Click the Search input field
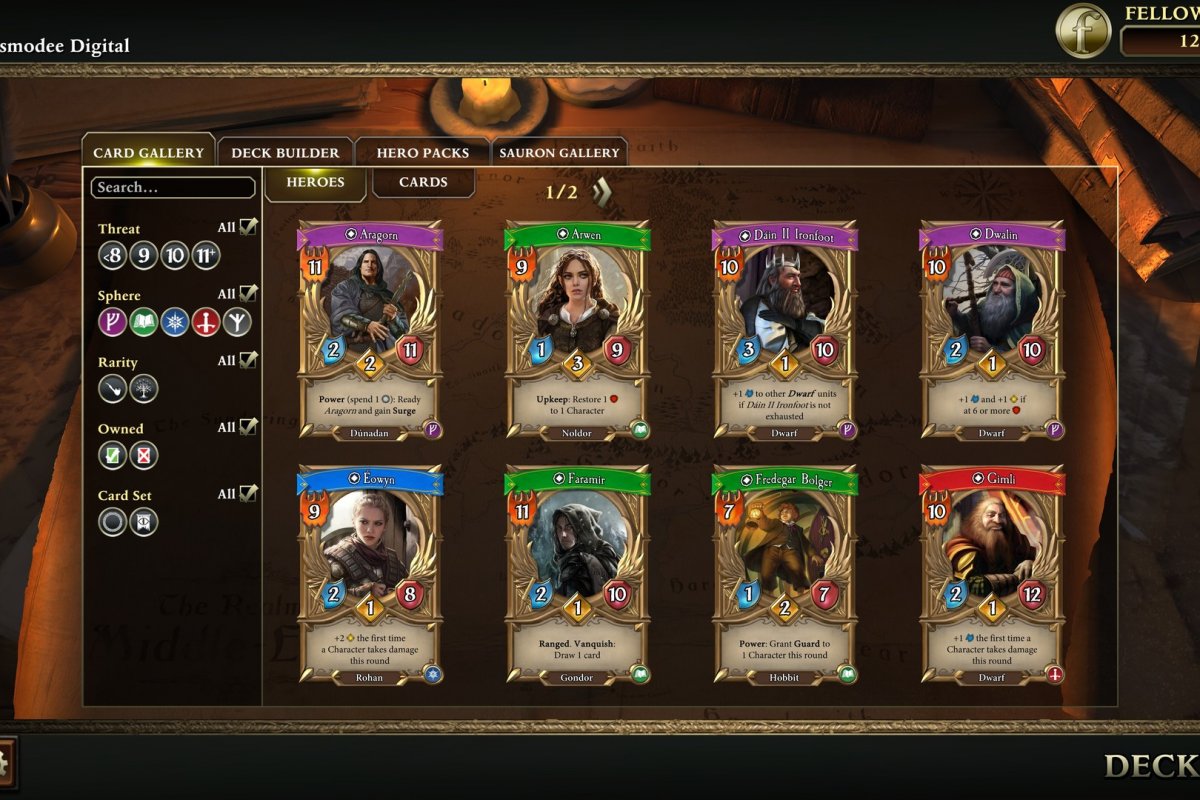Image resolution: width=1200 pixels, height=800 pixels. [x=172, y=187]
